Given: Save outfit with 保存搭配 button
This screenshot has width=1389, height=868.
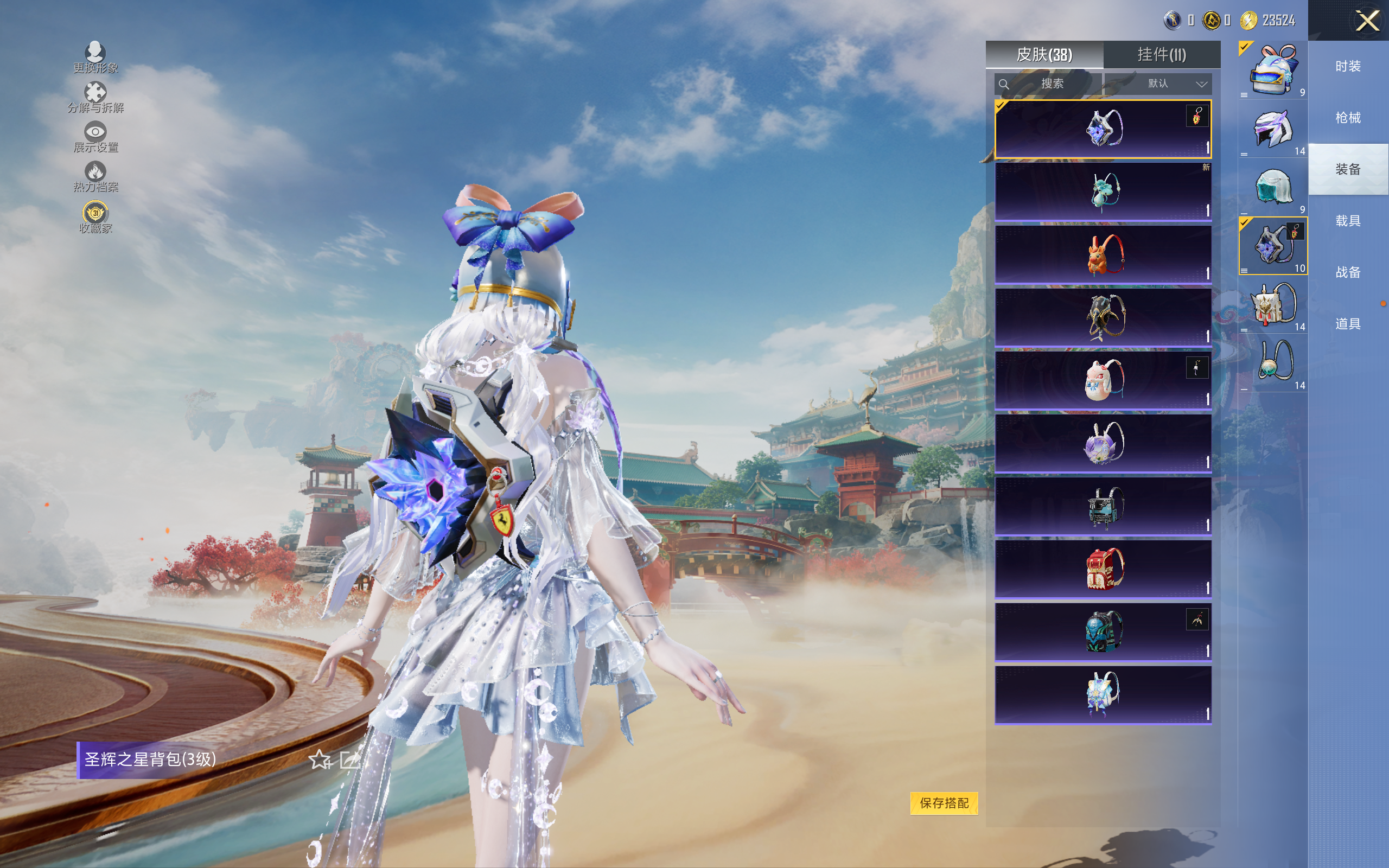Looking at the screenshot, I should coord(944,802).
